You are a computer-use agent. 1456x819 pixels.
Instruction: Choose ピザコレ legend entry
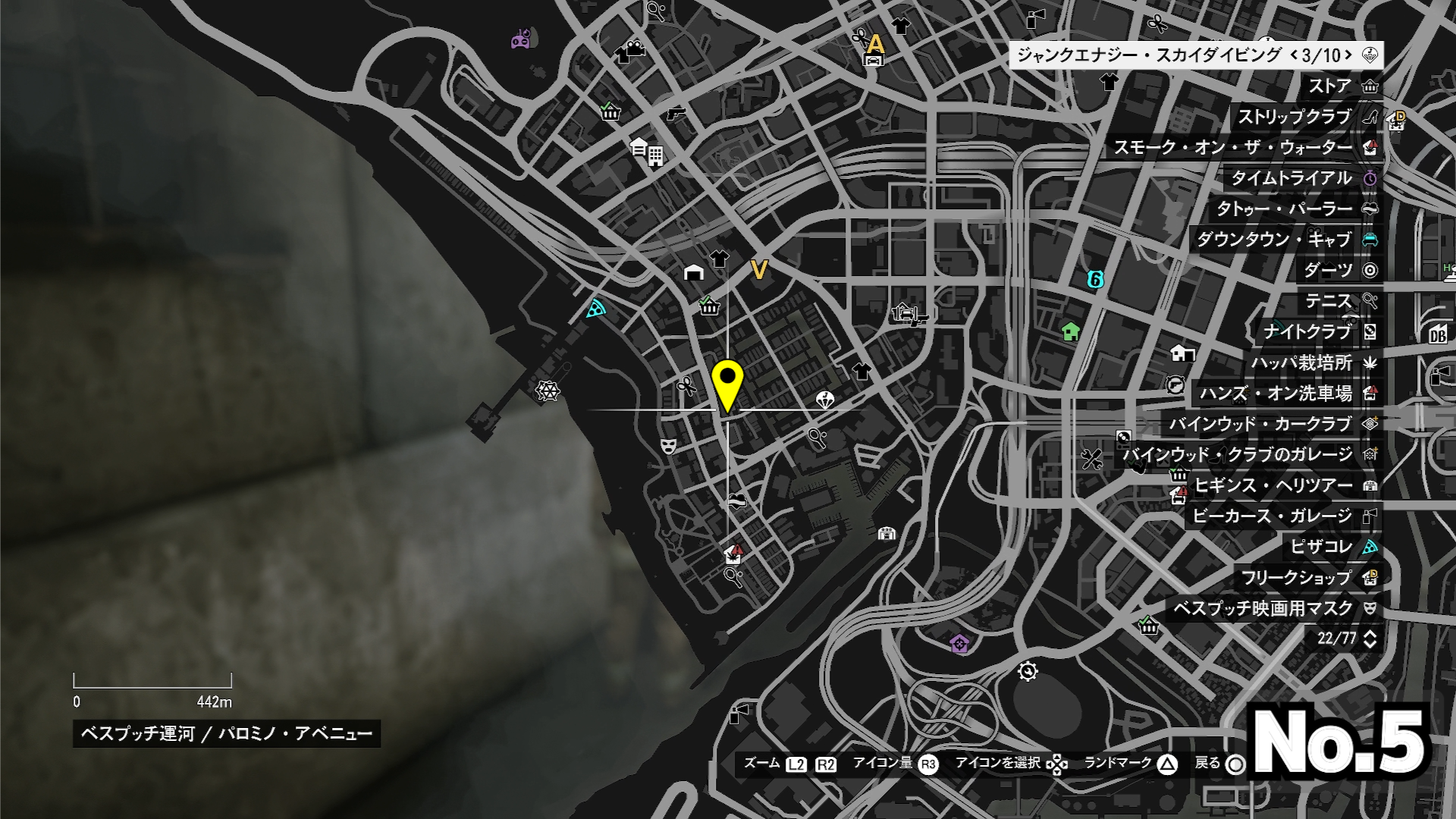[x=1332, y=547]
